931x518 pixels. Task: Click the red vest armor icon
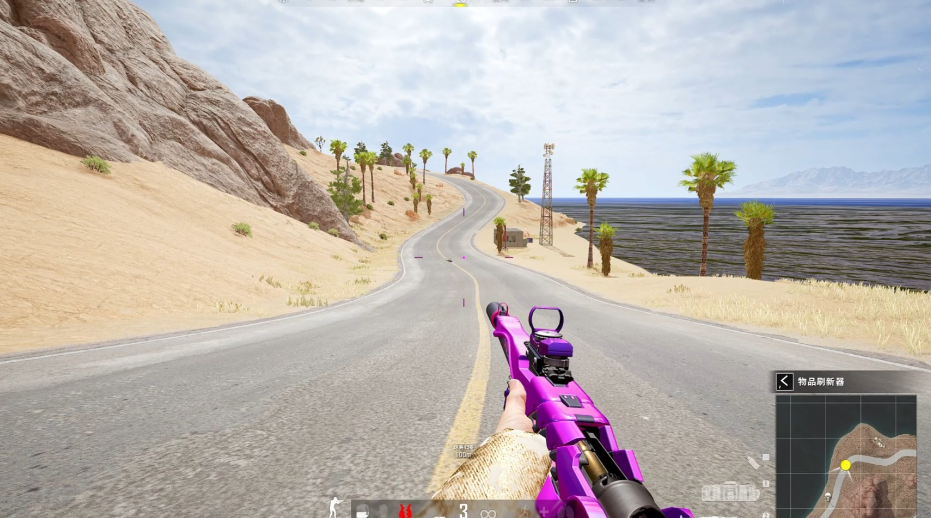405,511
